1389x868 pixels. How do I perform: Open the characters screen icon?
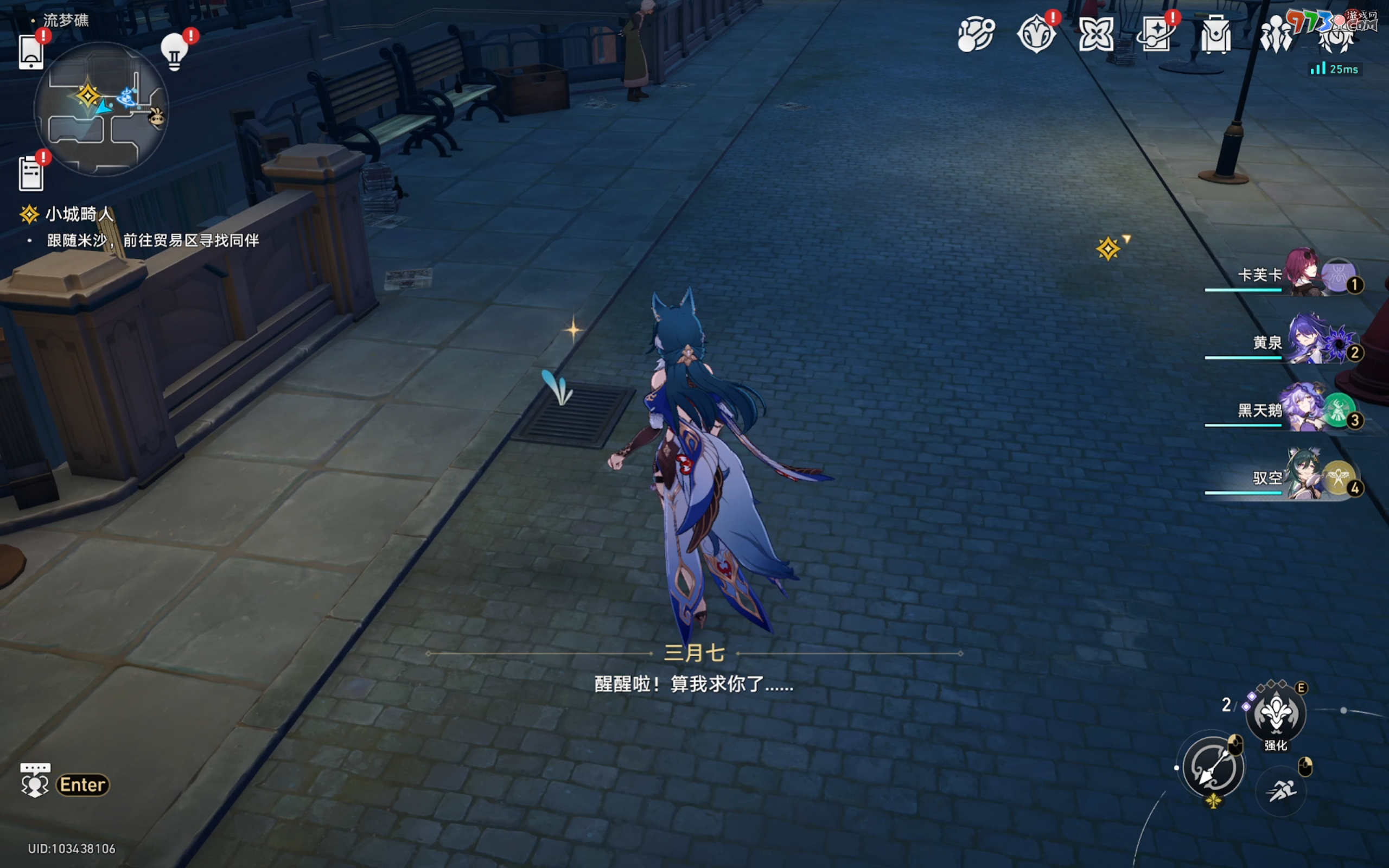tap(1276, 34)
